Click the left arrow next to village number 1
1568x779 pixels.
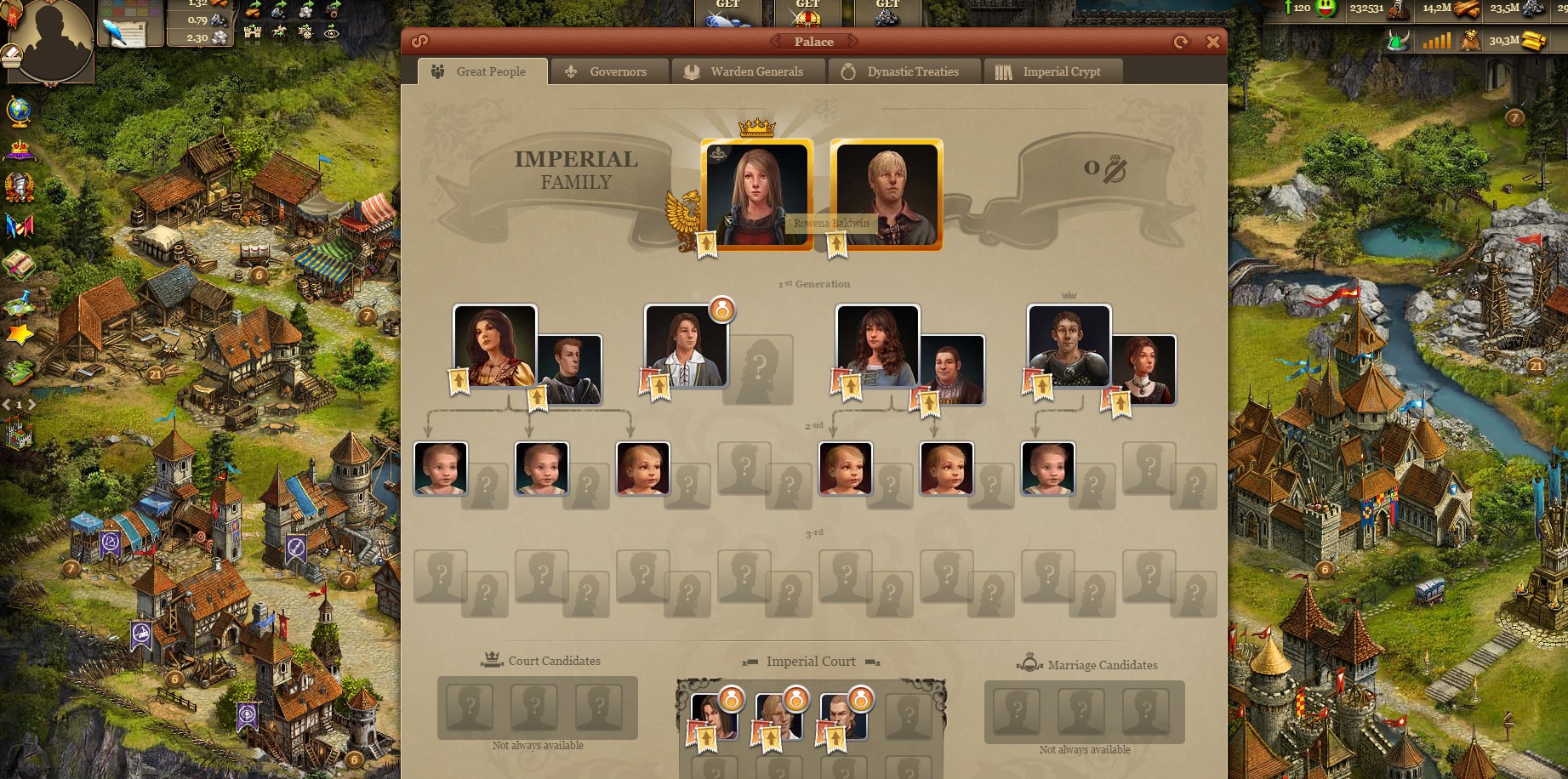(6, 405)
